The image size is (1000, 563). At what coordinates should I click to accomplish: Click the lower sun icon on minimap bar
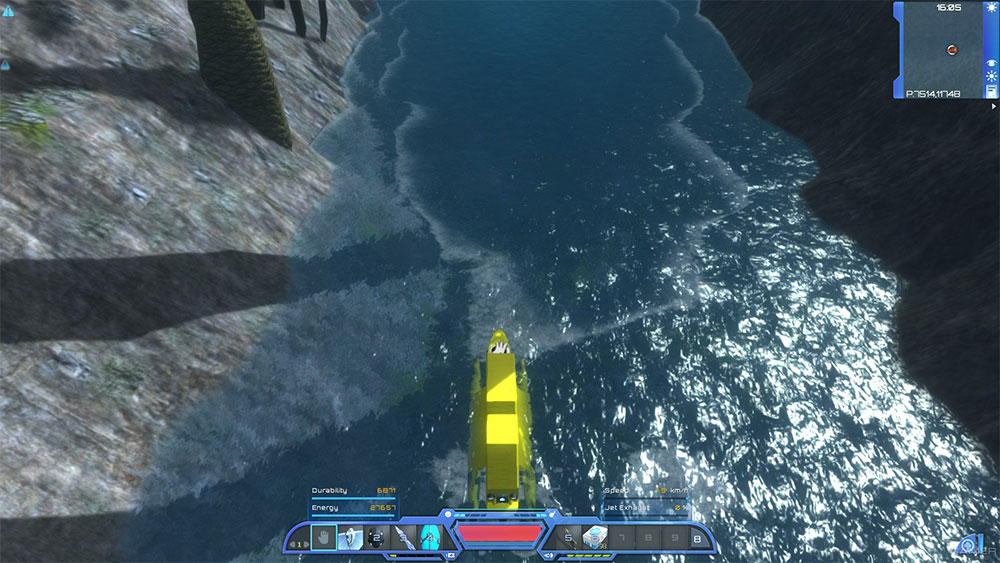click(x=992, y=76)
